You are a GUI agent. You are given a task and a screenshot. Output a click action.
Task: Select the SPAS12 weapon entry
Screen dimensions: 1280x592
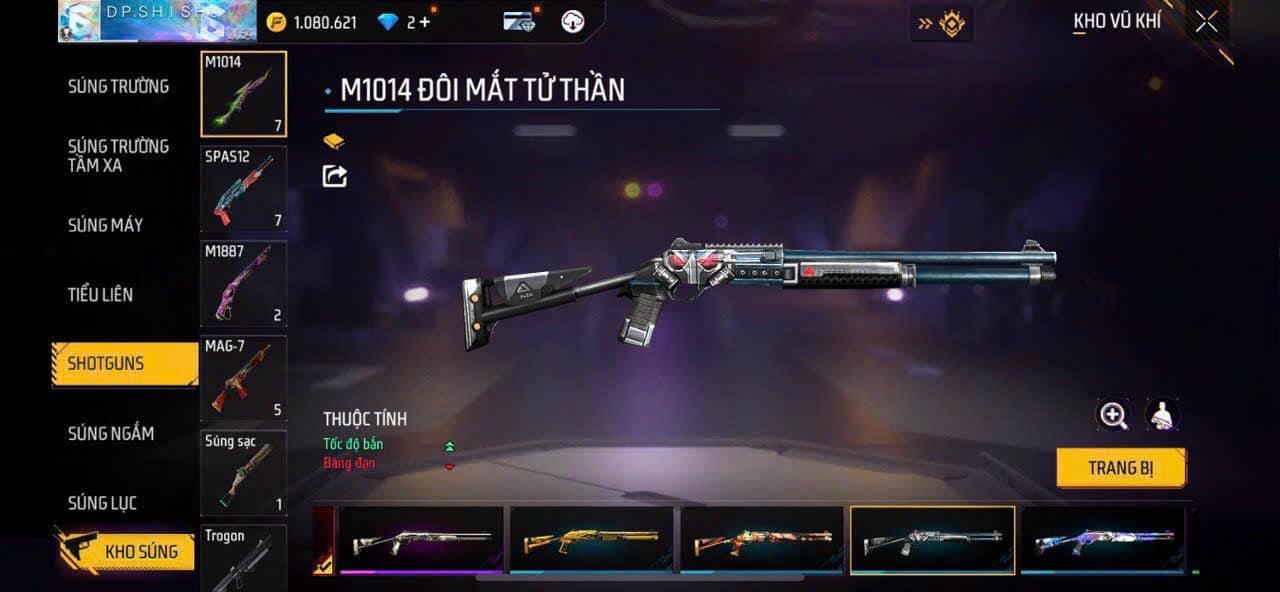coord(243,189)
